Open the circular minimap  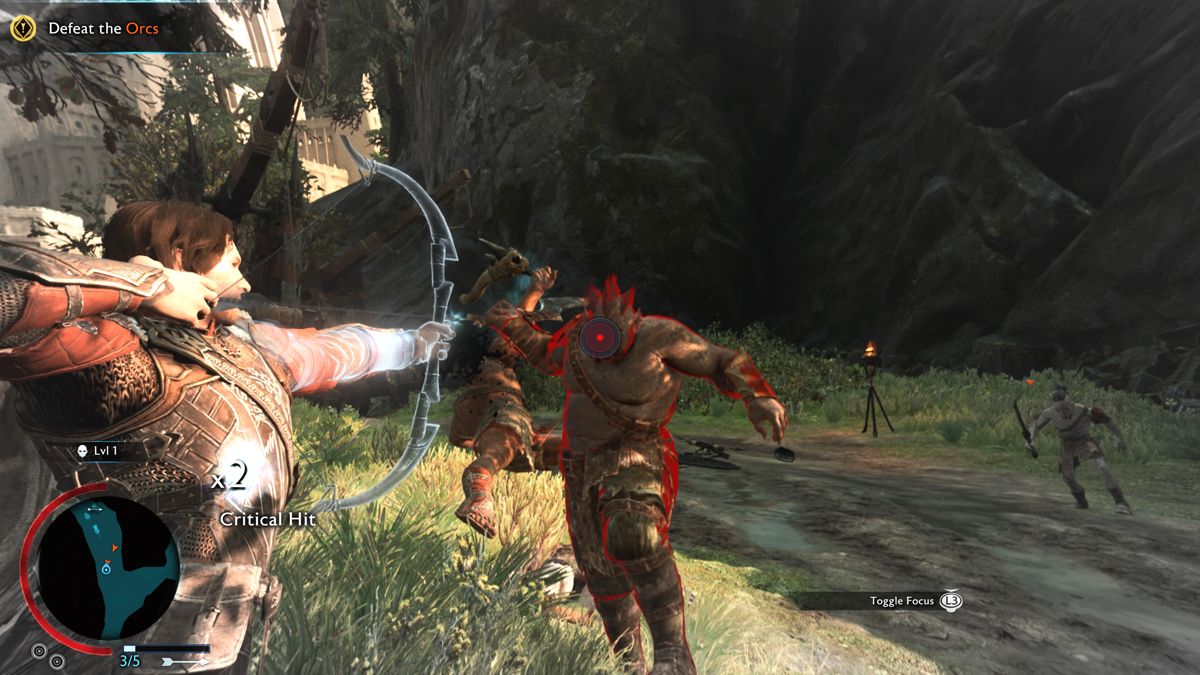coord(108,568)
